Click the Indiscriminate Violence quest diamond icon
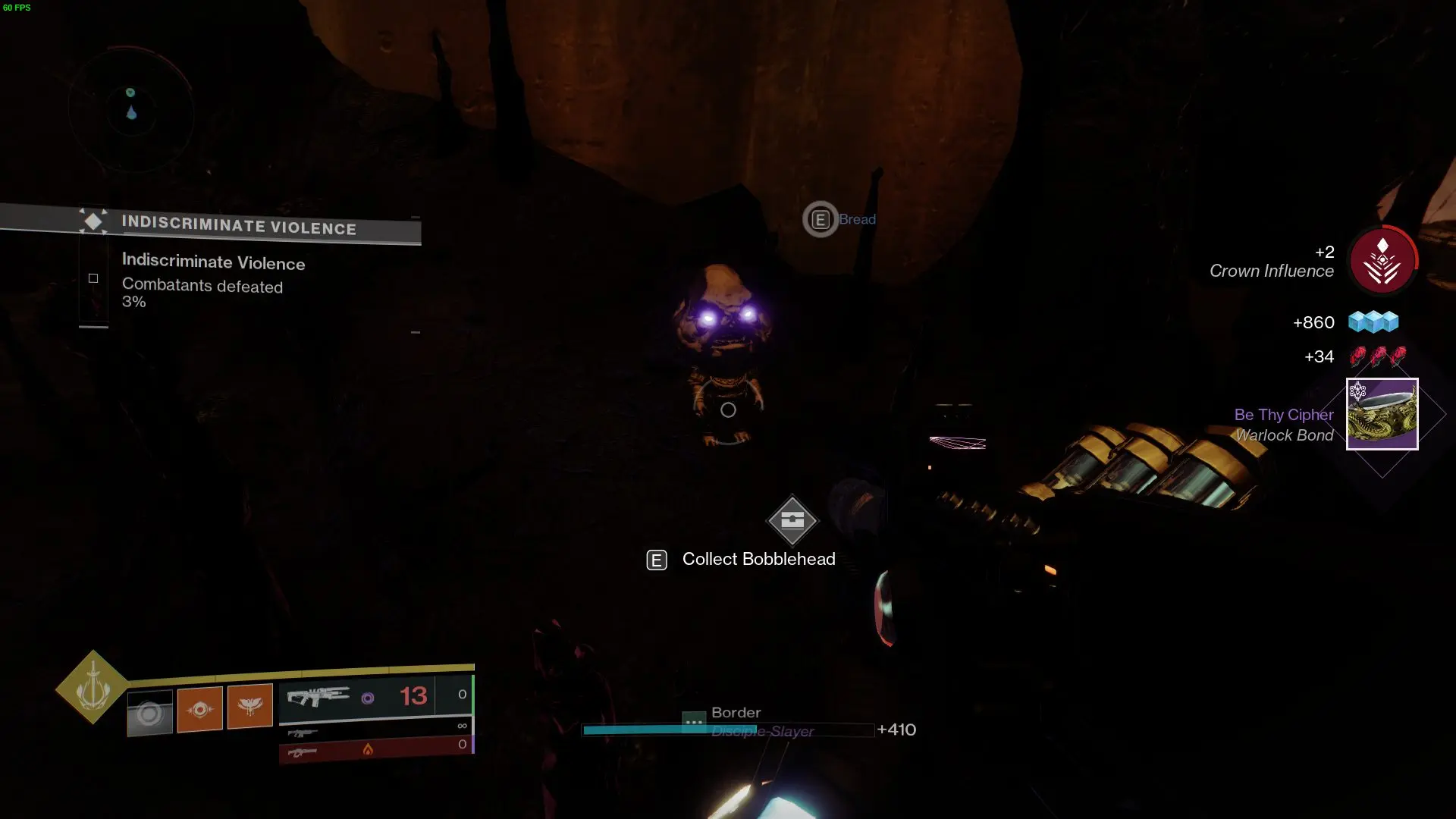This screenshot has width=1456, height=819. pyautogui.click(x=93, y=222)
